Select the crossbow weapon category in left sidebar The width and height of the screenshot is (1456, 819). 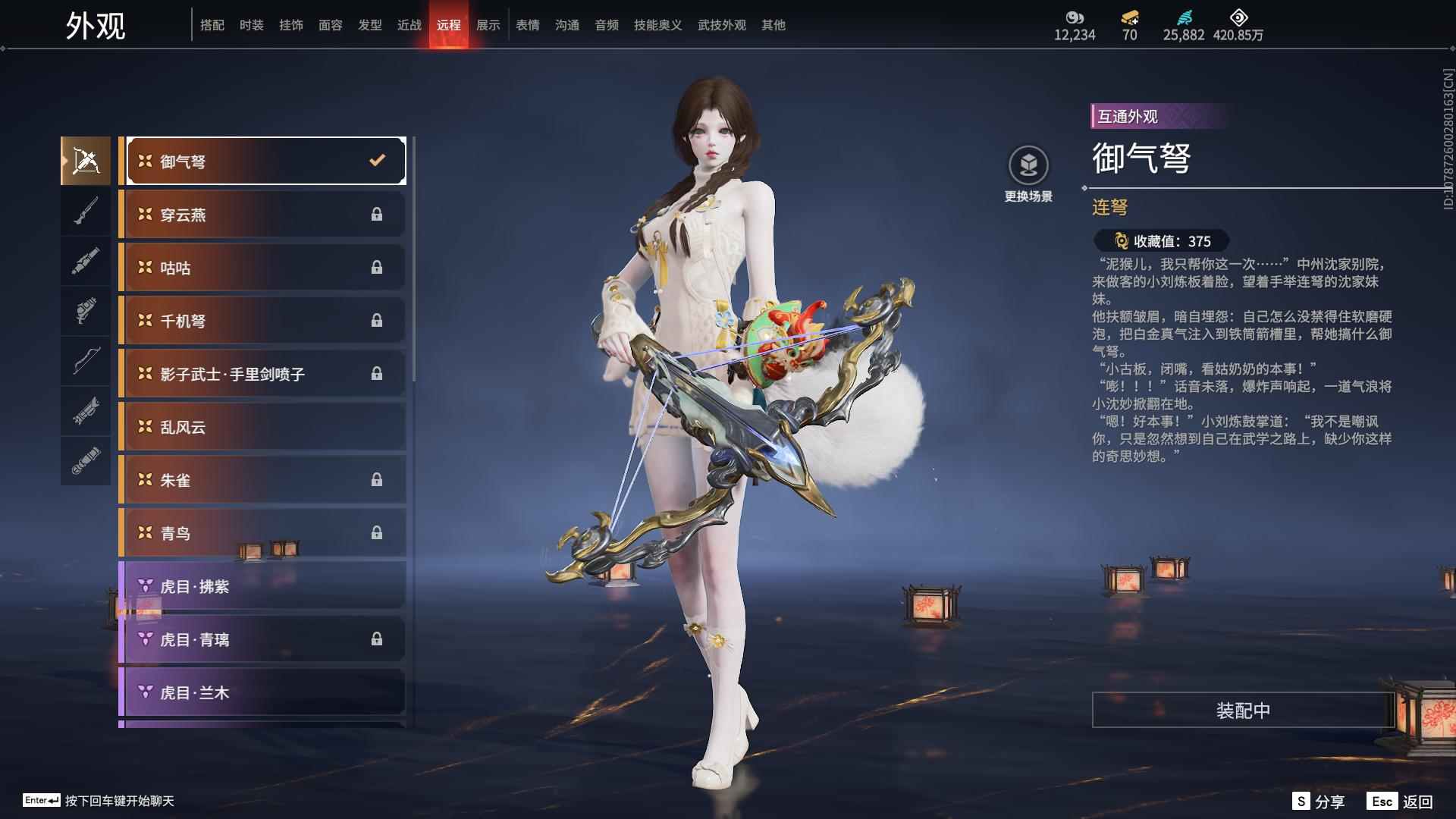pyautogui.click(x=86, y=159)
